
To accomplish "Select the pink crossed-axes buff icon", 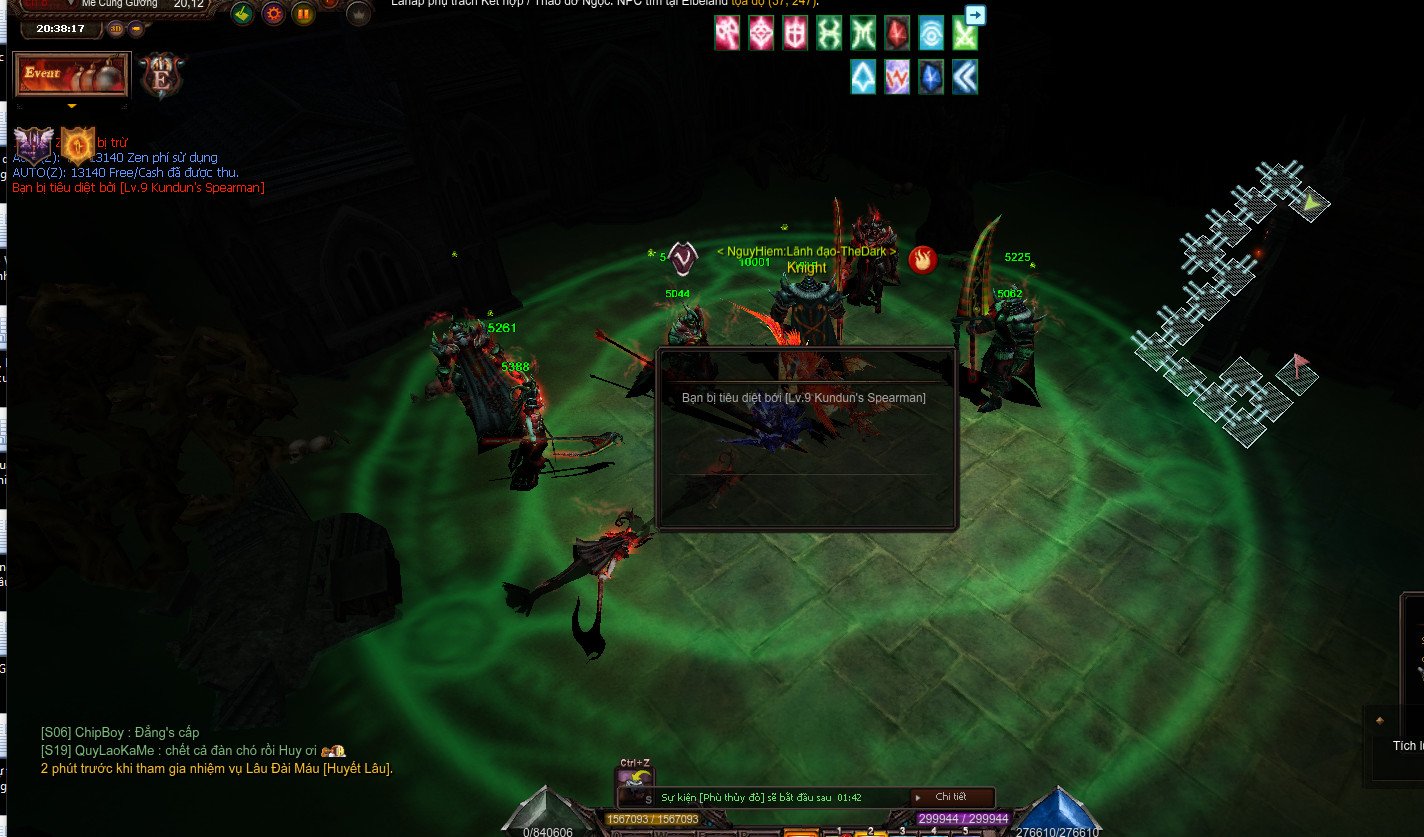I will [727, 34].
